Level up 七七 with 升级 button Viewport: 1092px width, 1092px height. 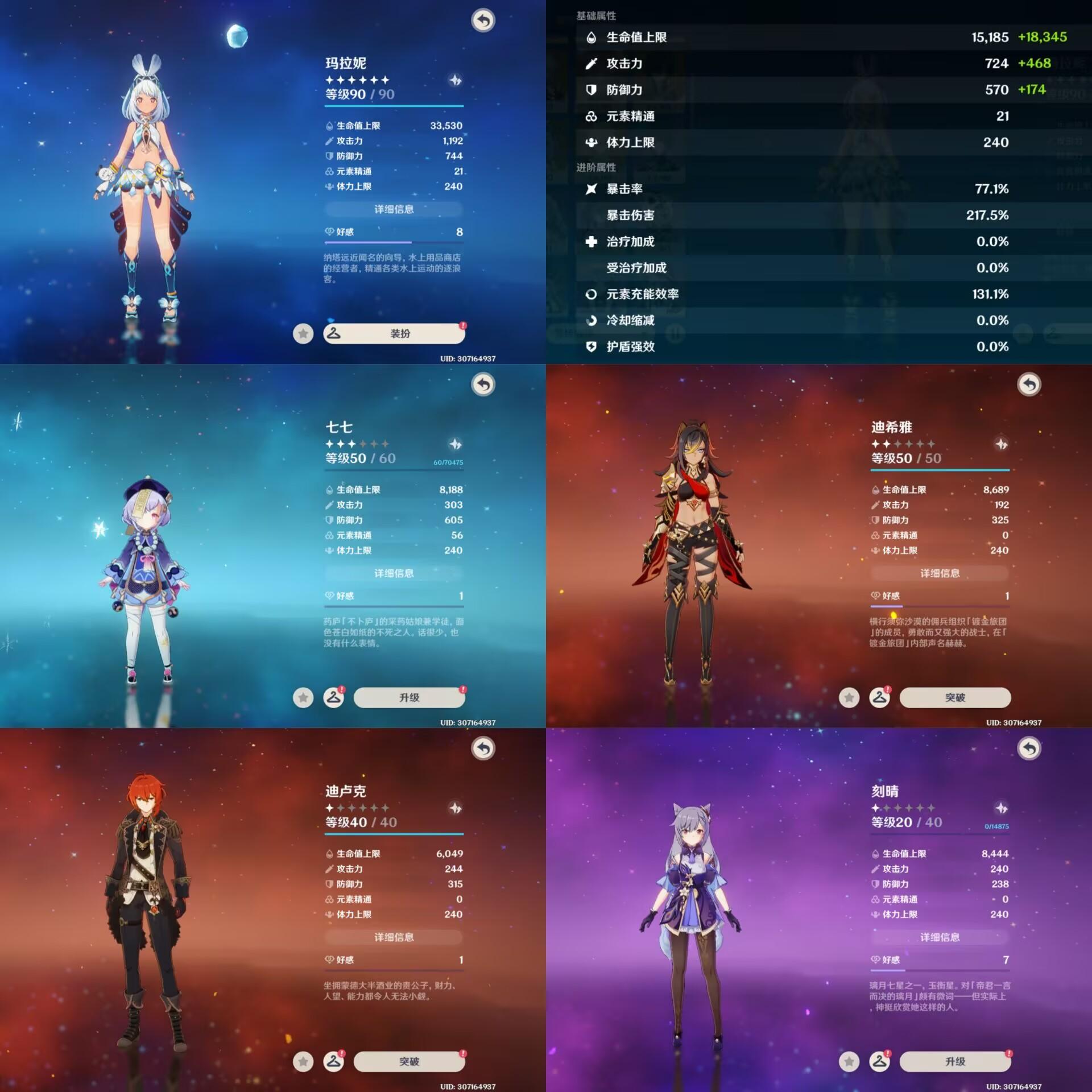(x=409, y=697)
